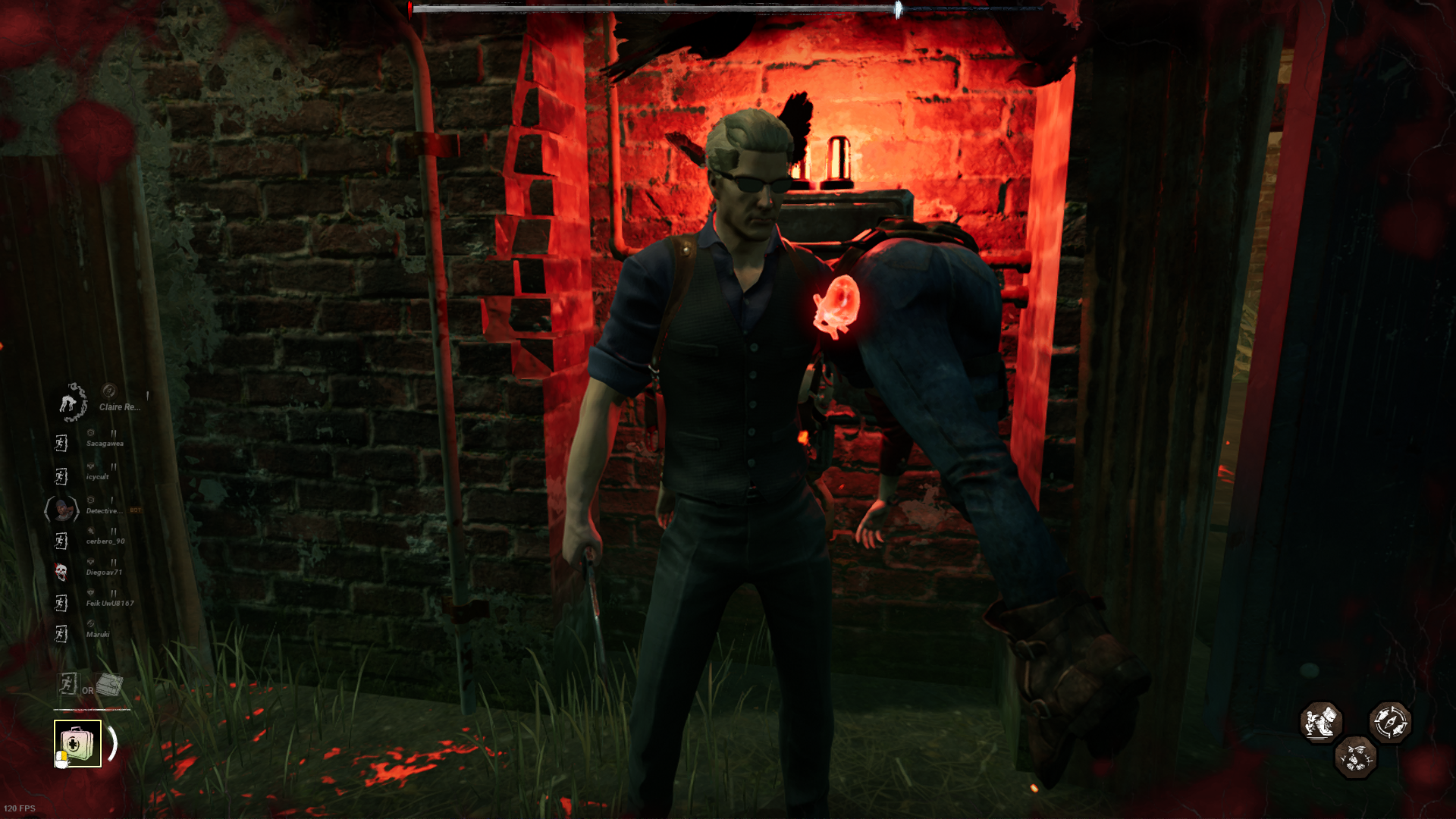The height and width of the screenshot is (819, 1456).
Task: Toggle icycult's healthy status heart icon
Action: point(89,466)
